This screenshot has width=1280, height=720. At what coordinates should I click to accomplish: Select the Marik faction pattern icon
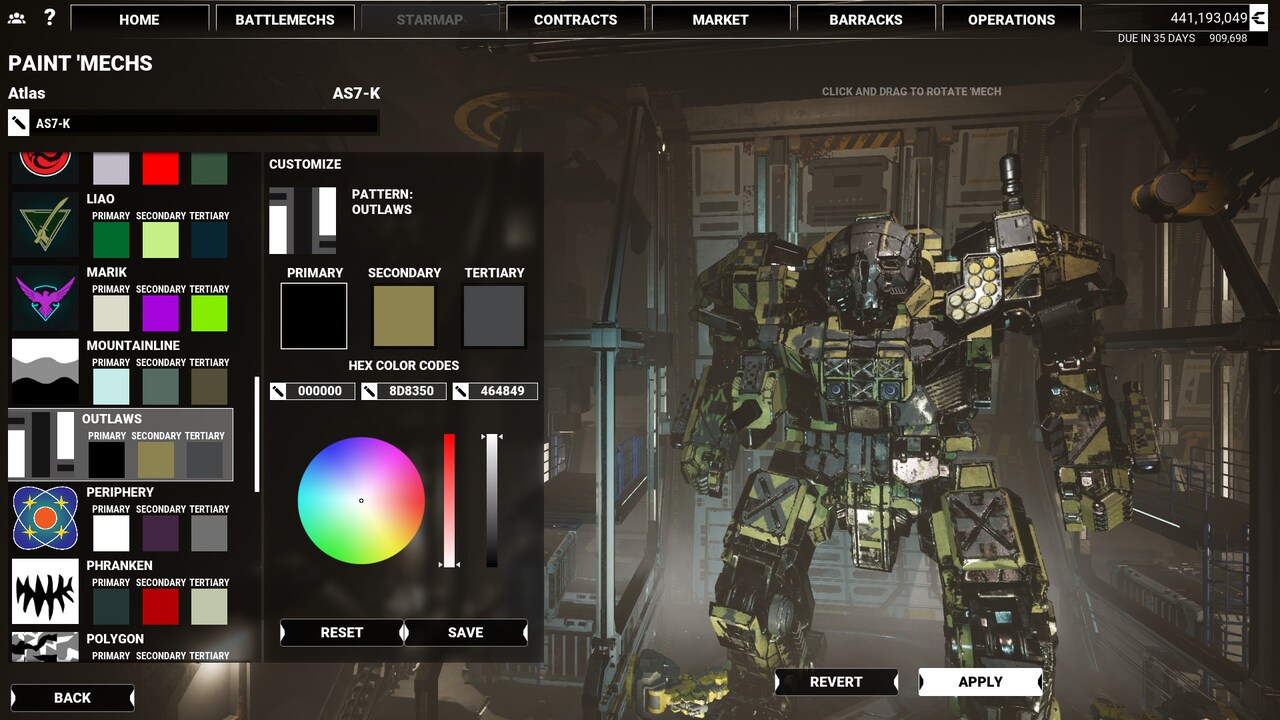[x=45, y=298]
